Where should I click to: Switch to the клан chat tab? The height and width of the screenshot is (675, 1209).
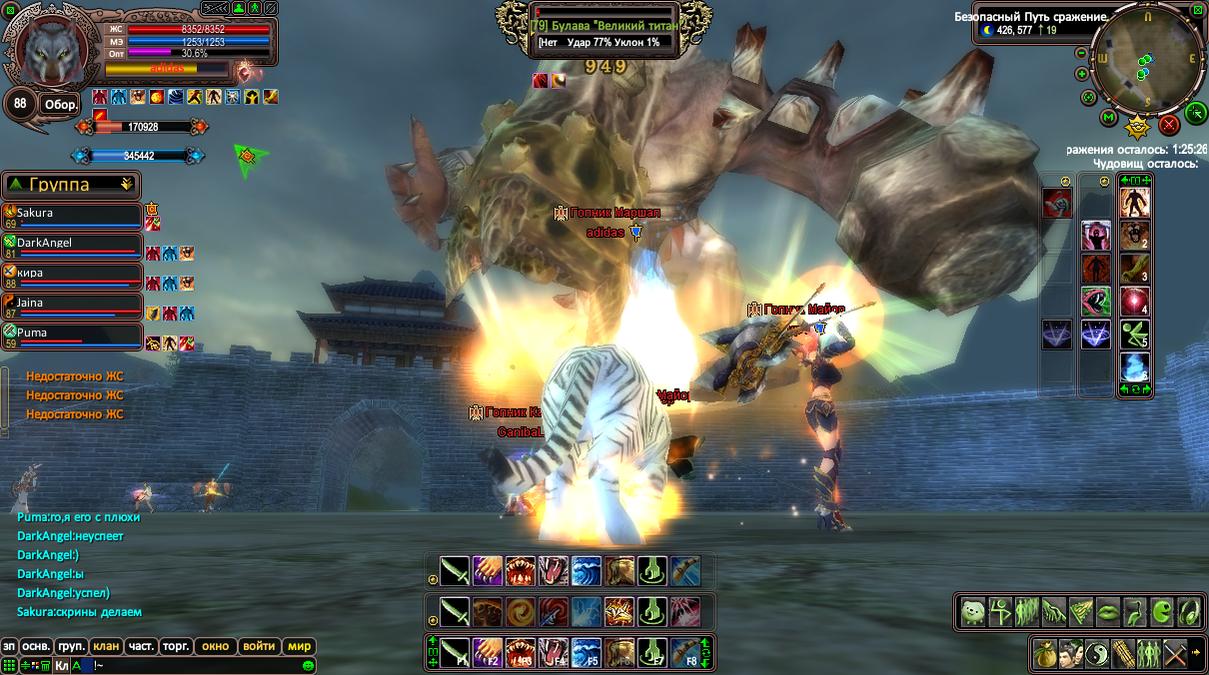pos(104,646)
